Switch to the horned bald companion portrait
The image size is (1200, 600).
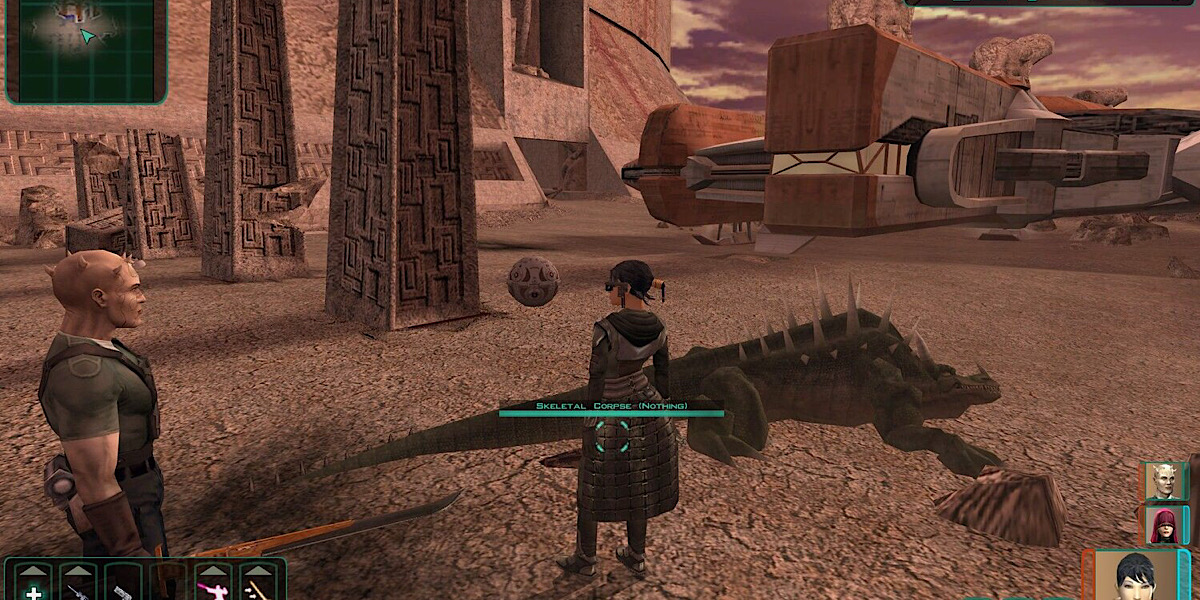(1161, 481)
